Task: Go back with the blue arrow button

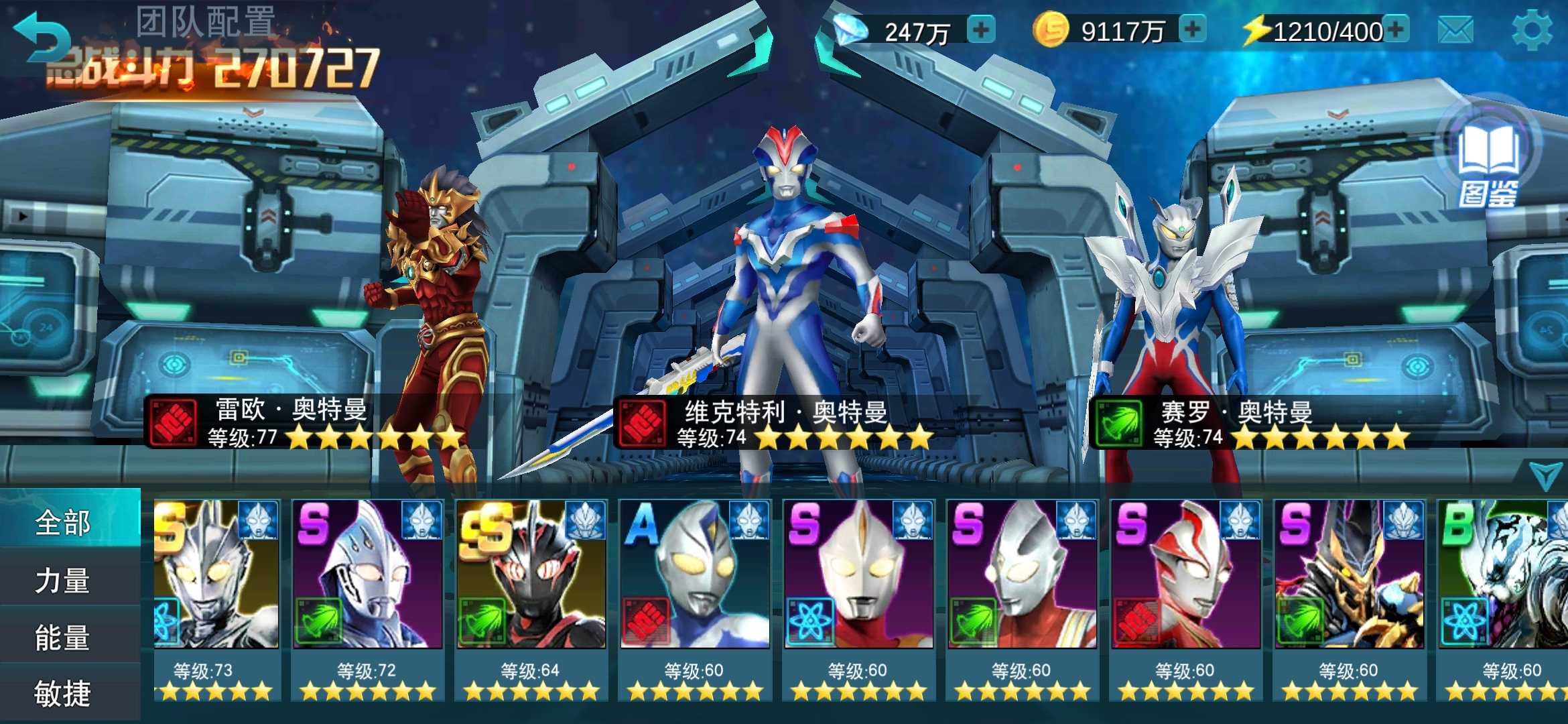Action: pyautogui.click(x=40, y=37)
